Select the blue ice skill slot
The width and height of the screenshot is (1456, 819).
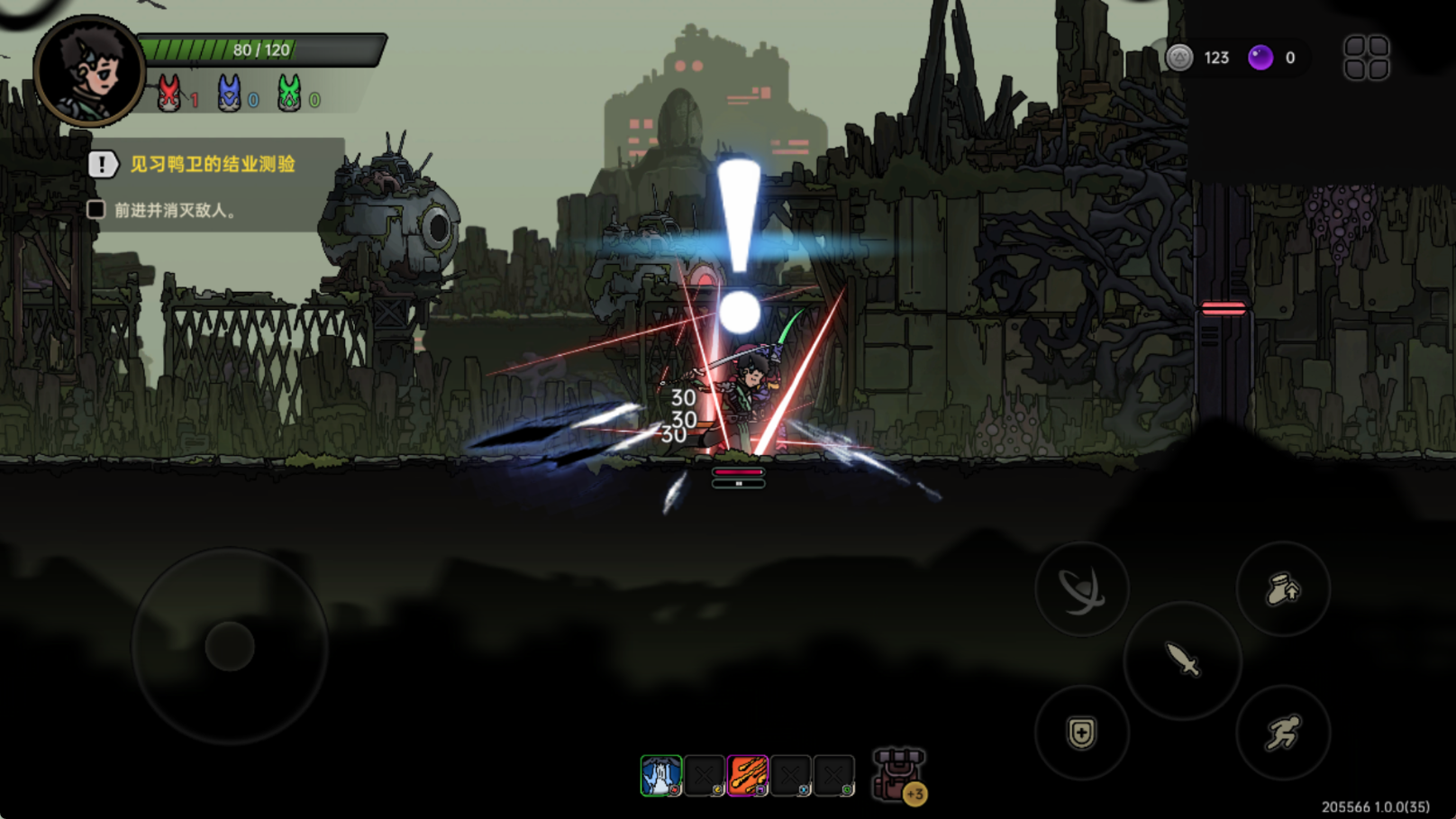(x=660, y=776)
